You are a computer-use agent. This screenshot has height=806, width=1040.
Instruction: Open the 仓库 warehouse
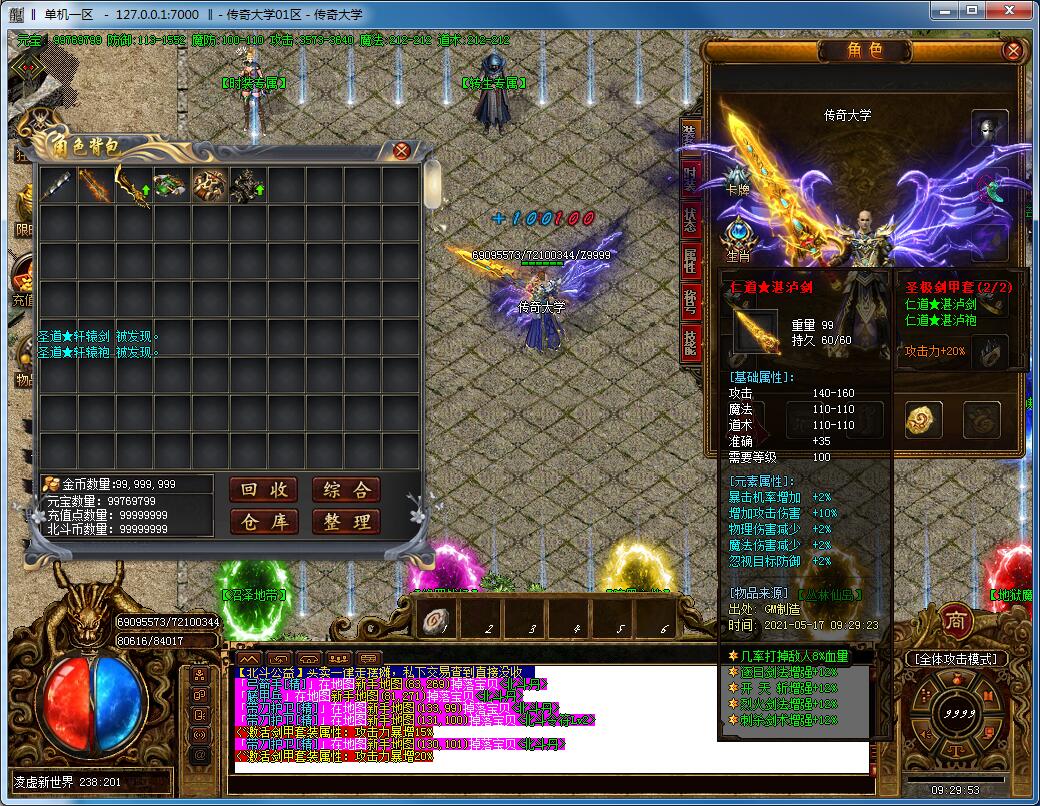(264, 521)
